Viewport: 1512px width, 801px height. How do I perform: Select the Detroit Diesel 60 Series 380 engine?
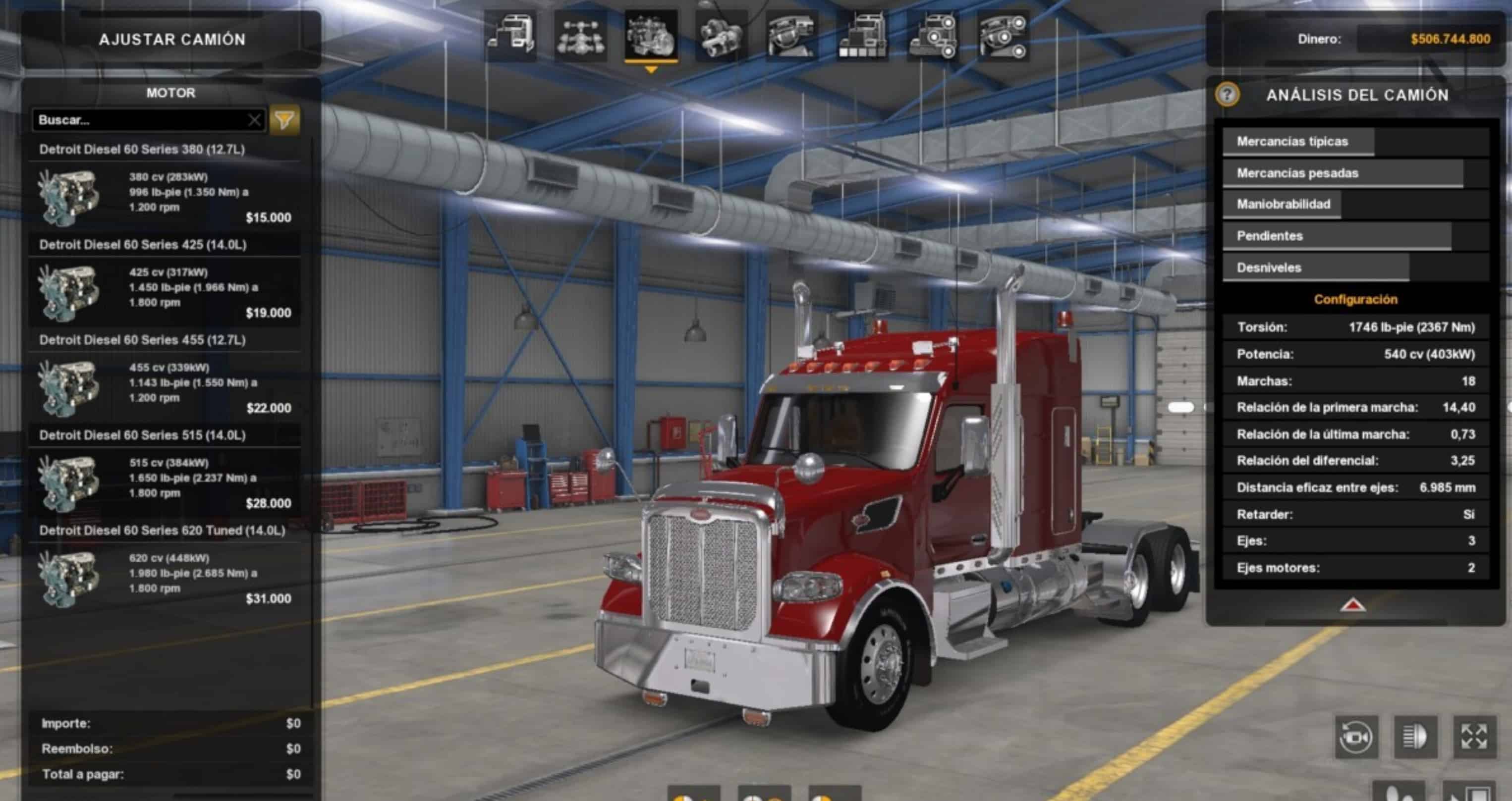(165, 195)
